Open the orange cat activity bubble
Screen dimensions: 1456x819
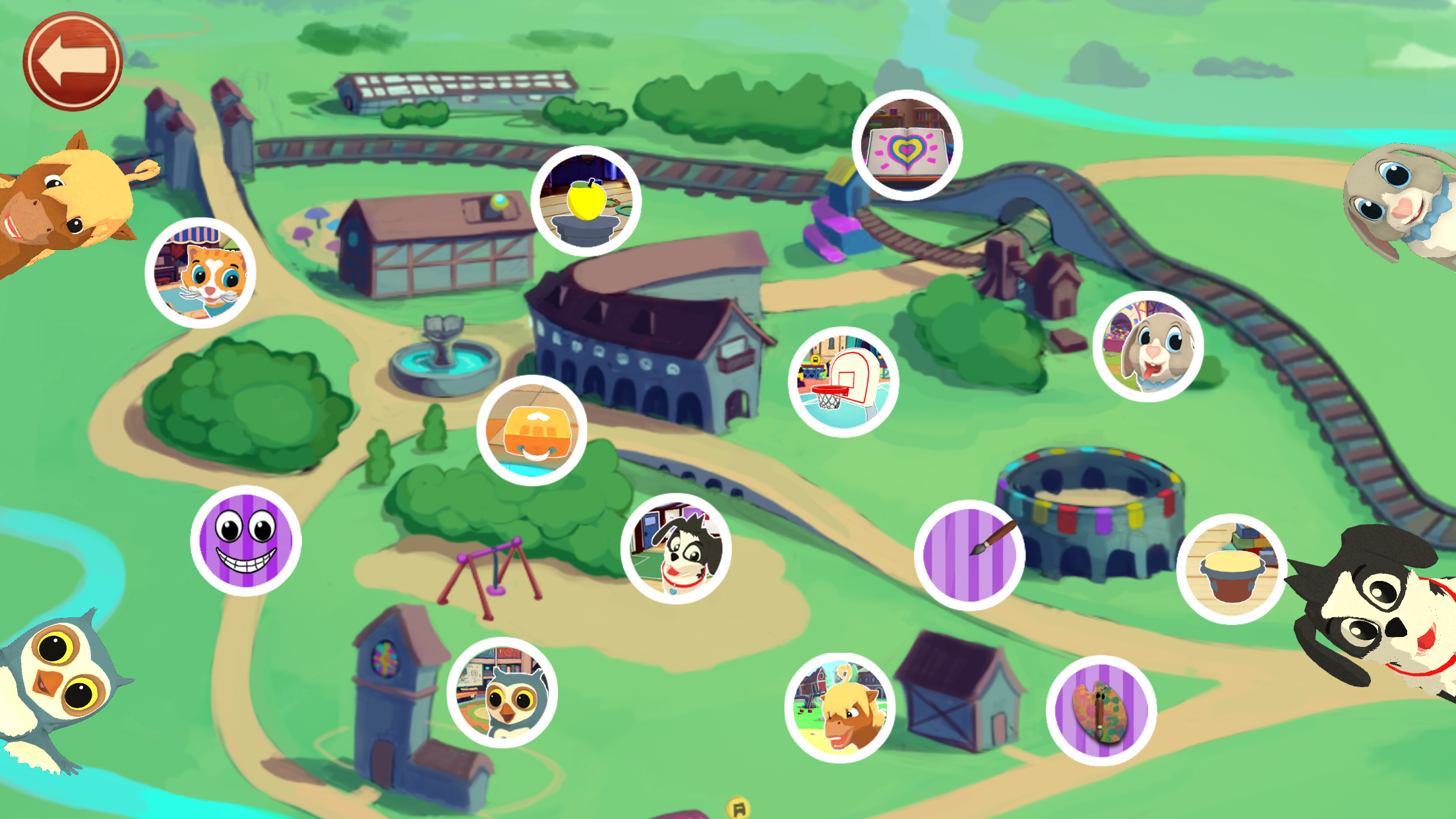point(200,273)
